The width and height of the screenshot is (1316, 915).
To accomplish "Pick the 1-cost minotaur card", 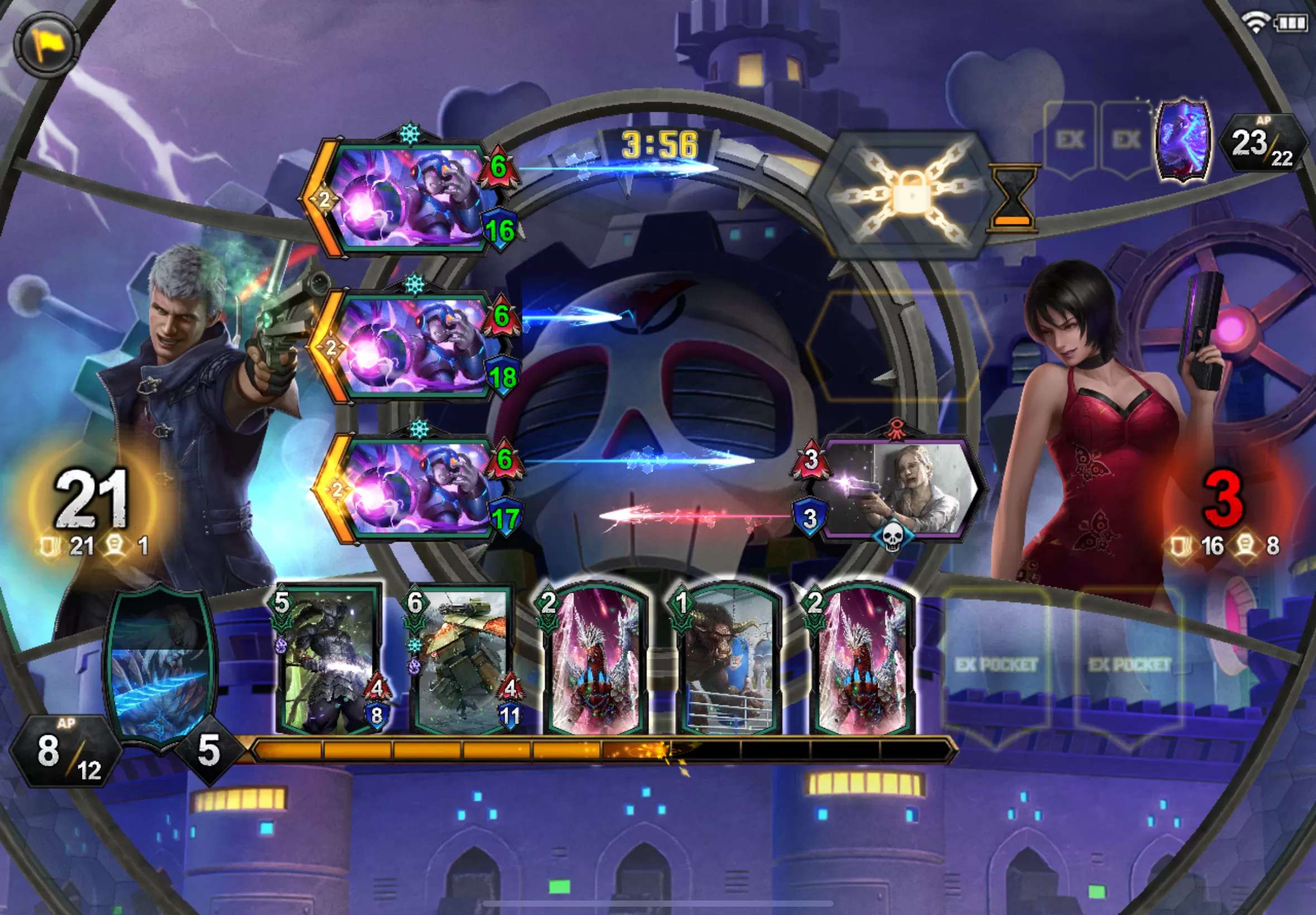I will [728, 661].
